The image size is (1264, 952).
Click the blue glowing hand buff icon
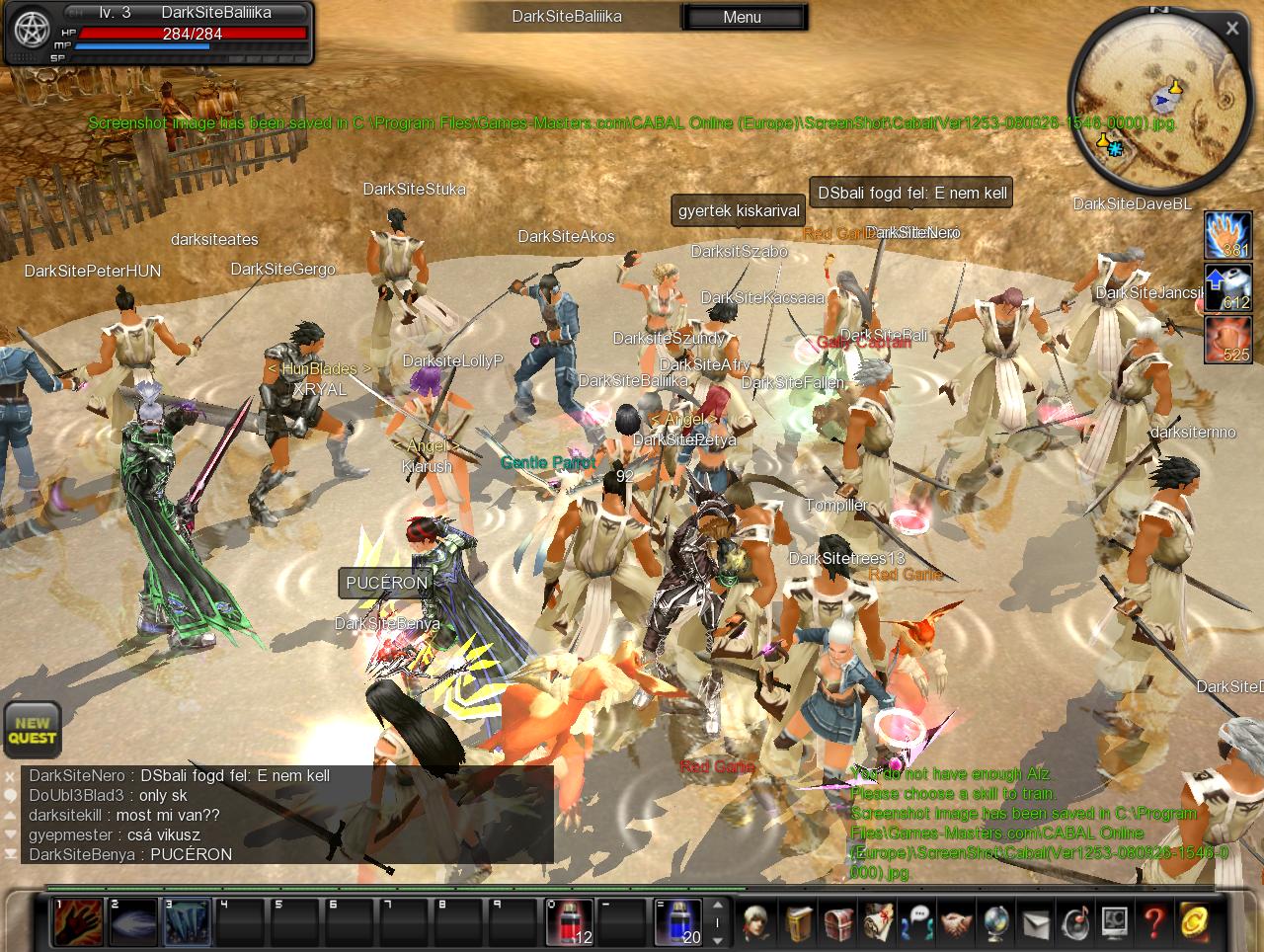tap(1227, 235)
